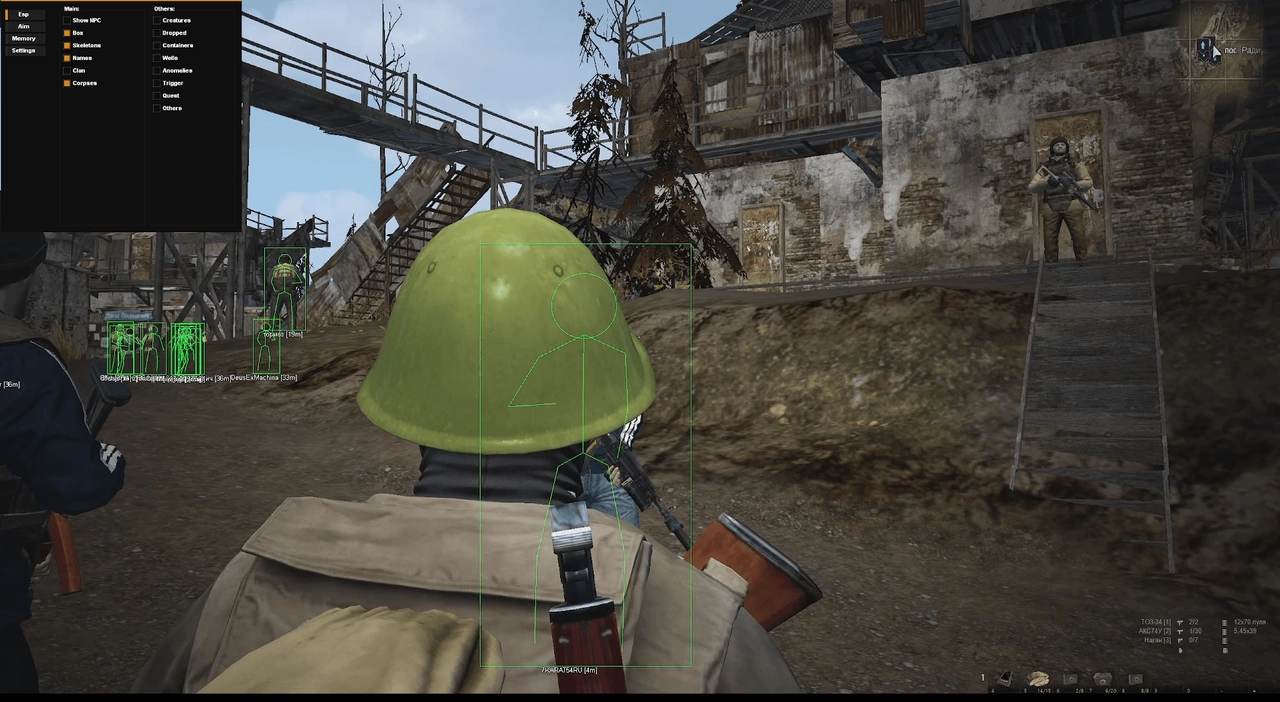The width and height of the screenshot is (1280, 702).
Task: Open the Settings tab in the overlay
Action: [x=23, y=51]
